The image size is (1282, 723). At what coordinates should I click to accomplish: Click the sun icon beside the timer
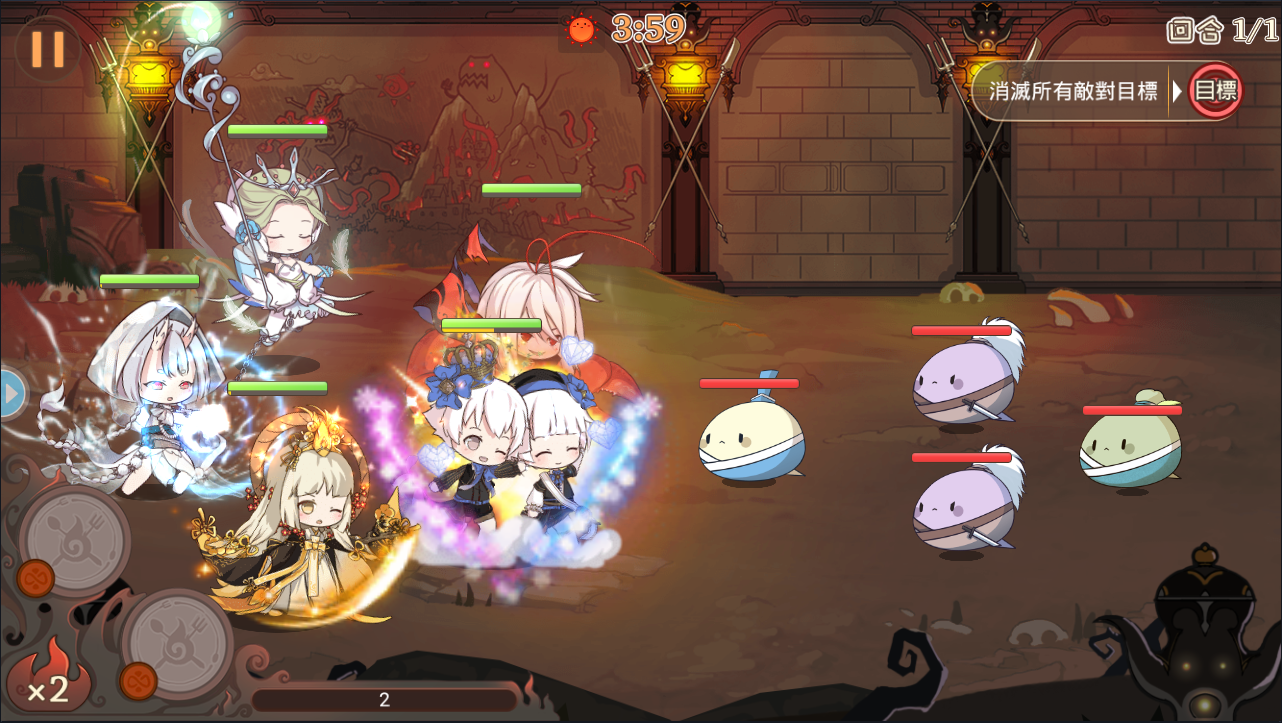tap(583, 30)
